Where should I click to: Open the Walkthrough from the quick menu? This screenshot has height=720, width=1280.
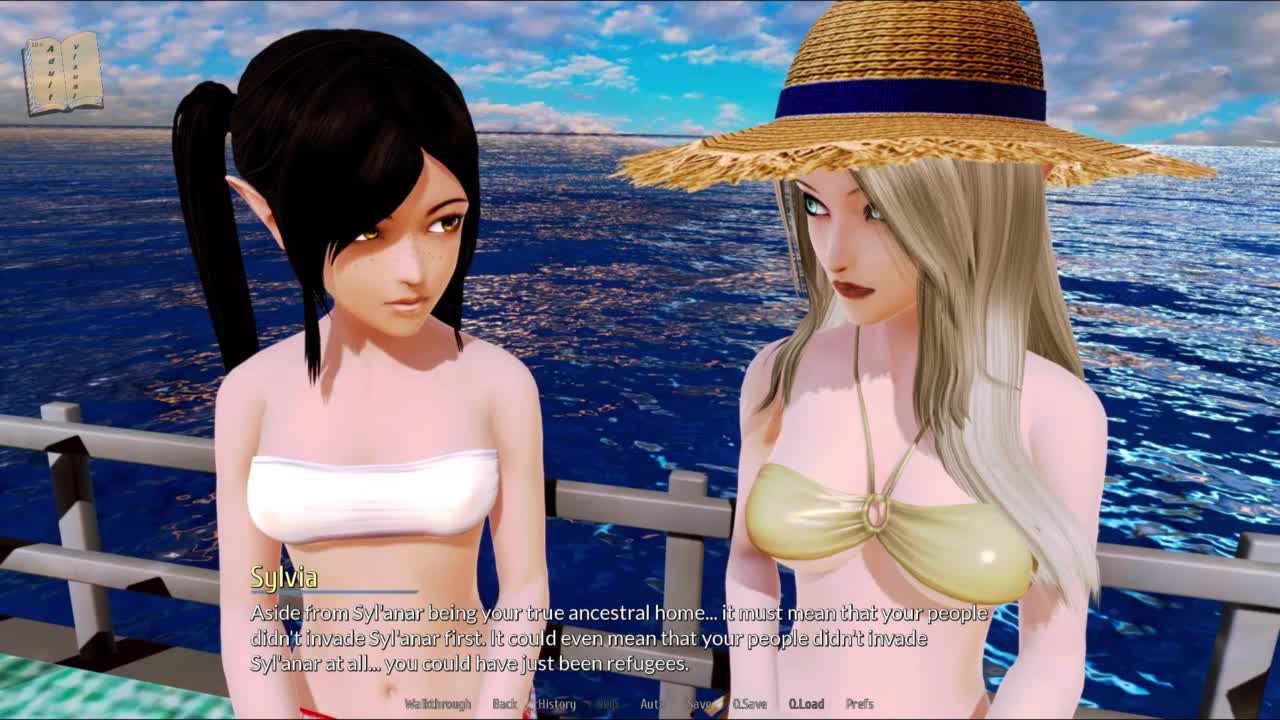point(437,704)
